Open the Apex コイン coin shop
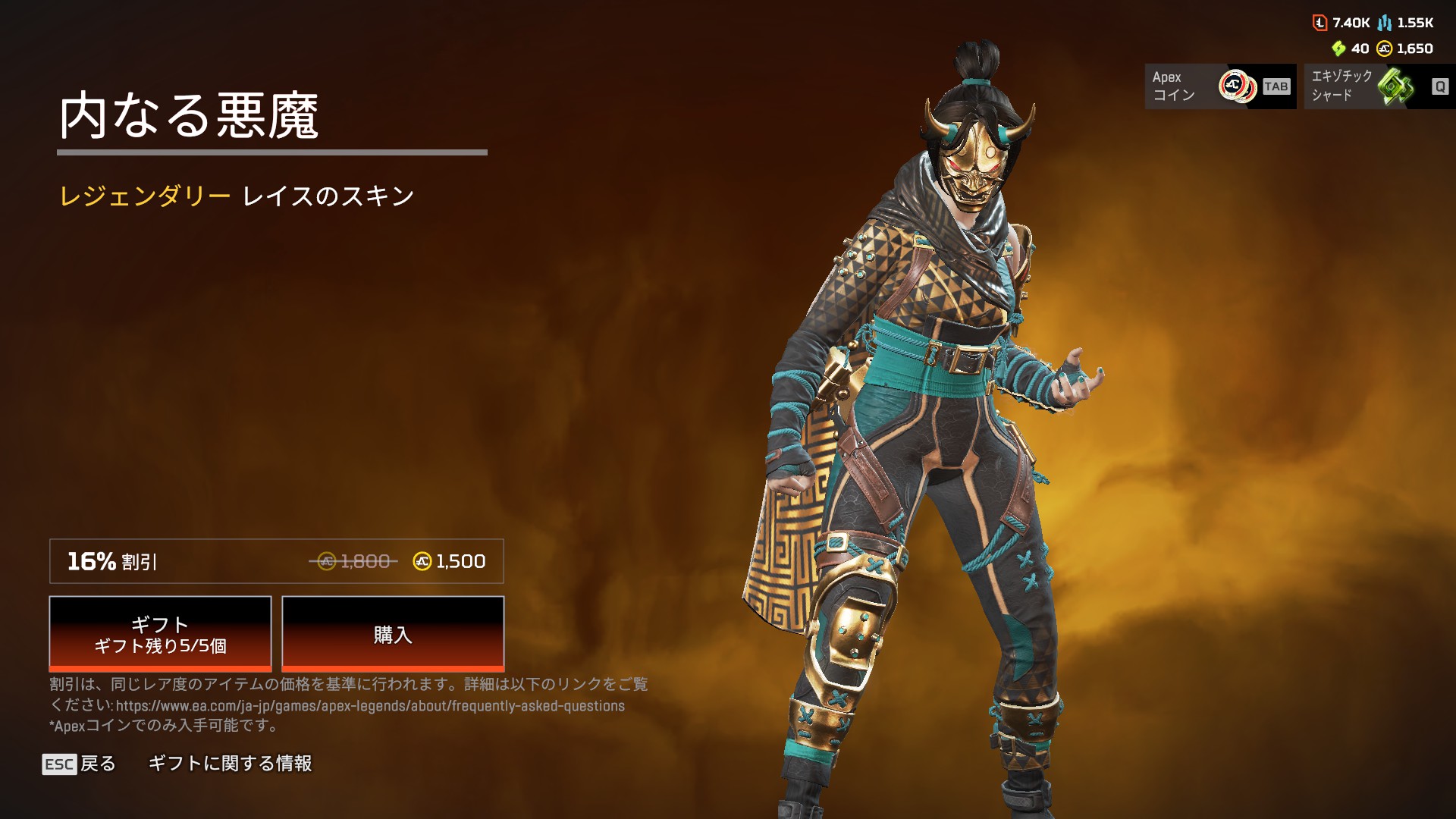1456x819 pixels. click(x=1220, y=86)
